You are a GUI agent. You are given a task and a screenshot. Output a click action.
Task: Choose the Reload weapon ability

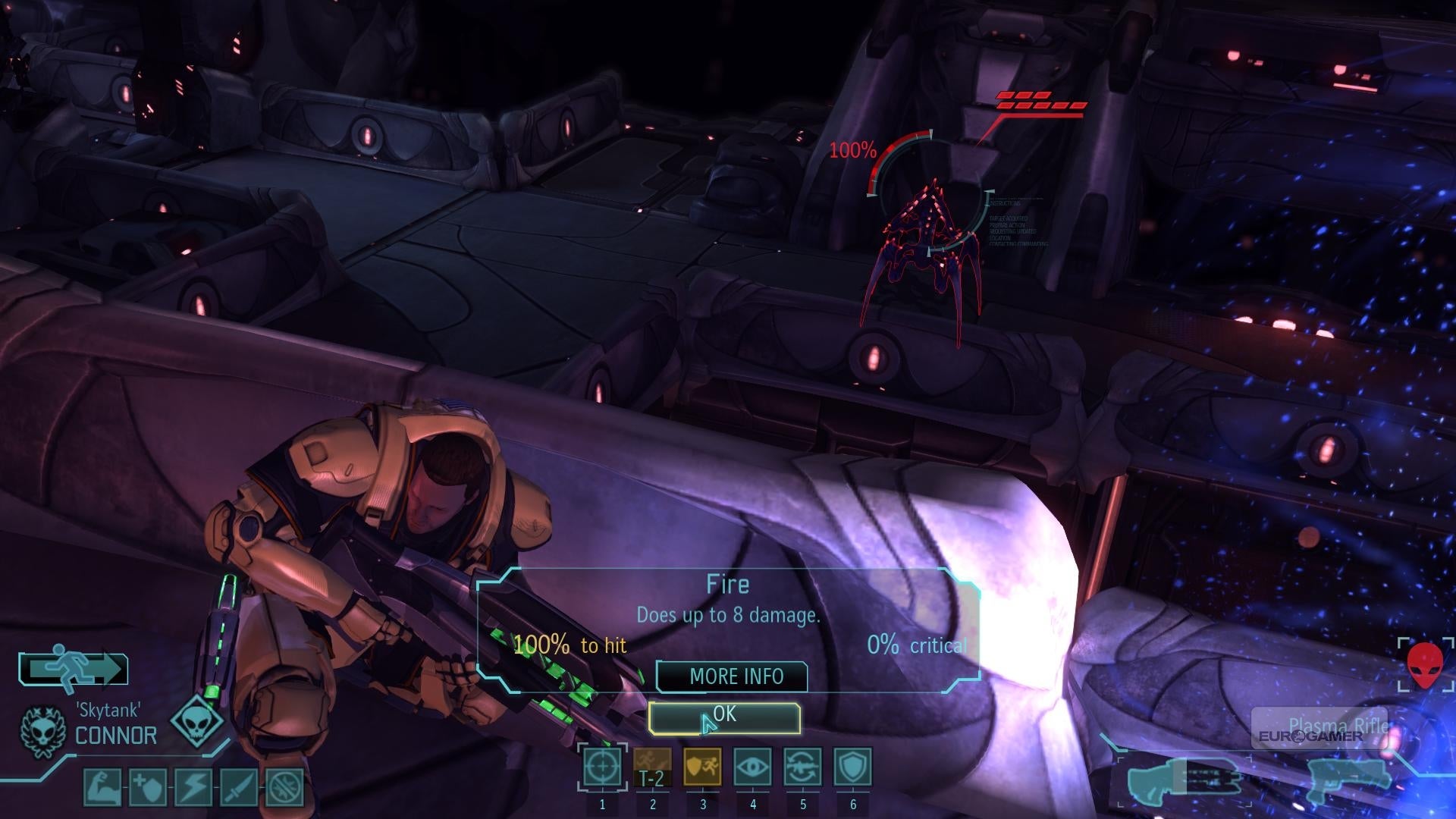pyautogui.click(x=802, y=767)
